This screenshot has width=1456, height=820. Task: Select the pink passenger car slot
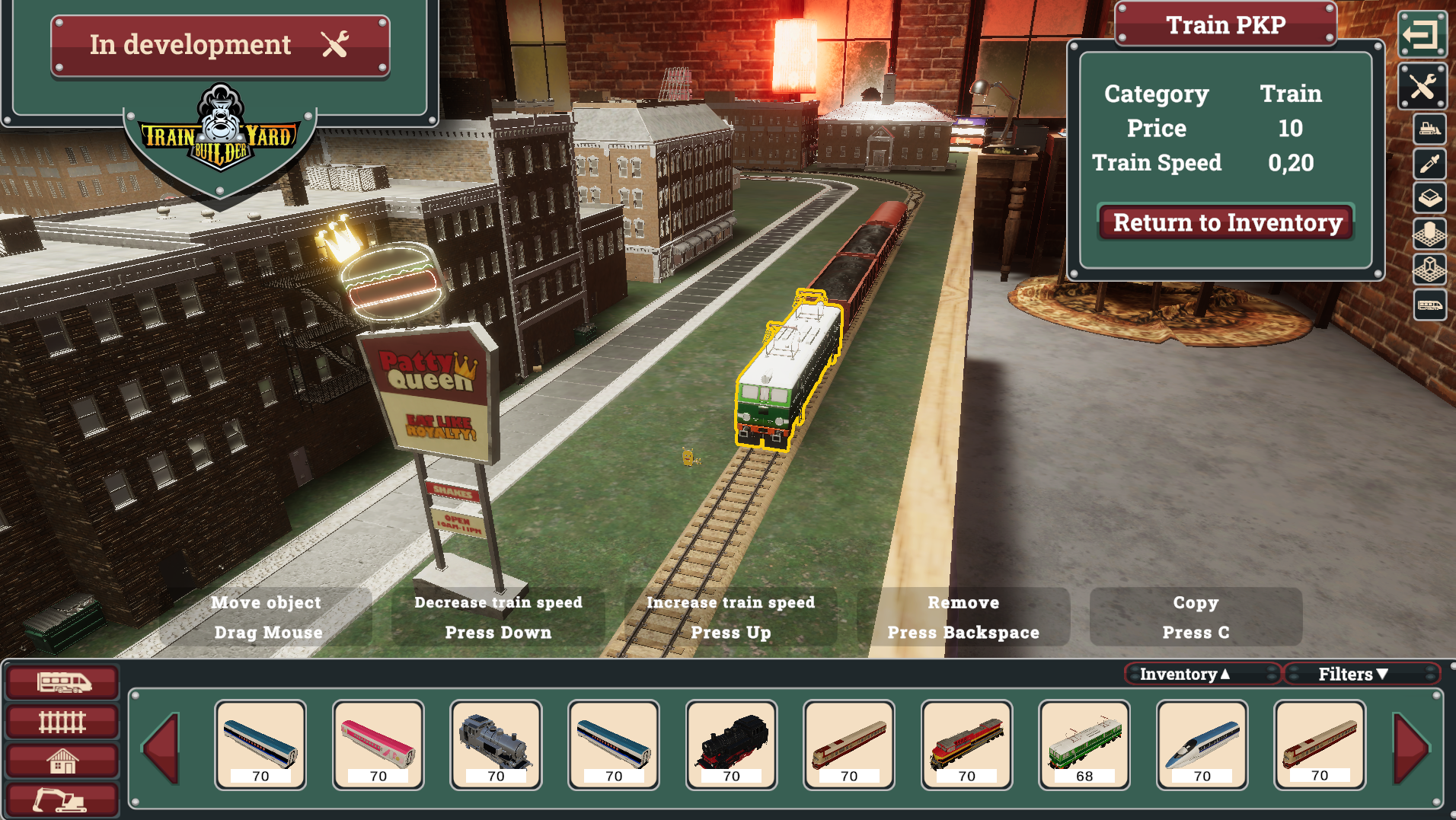(x=378, y=745)
